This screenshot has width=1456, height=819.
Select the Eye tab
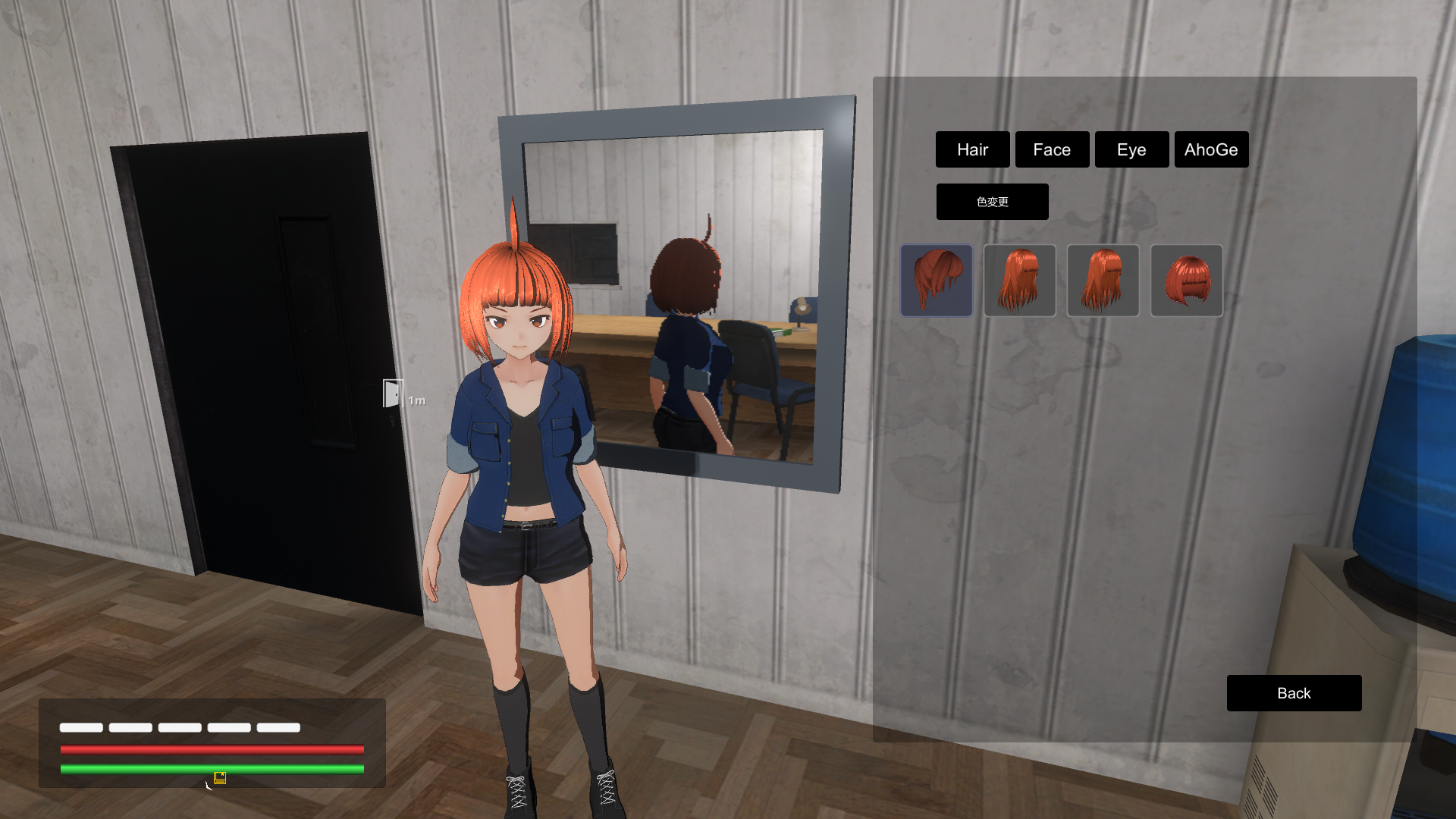pos(1131,149)
